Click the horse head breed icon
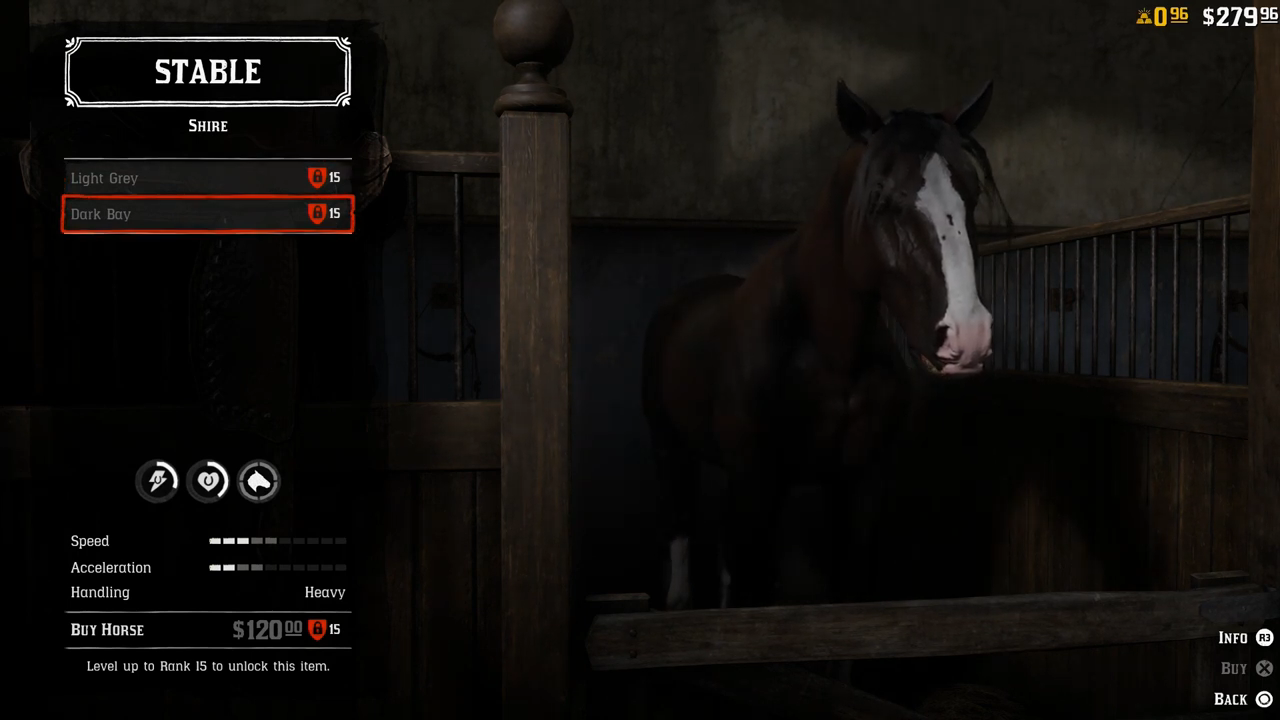 tap(259, 482)
